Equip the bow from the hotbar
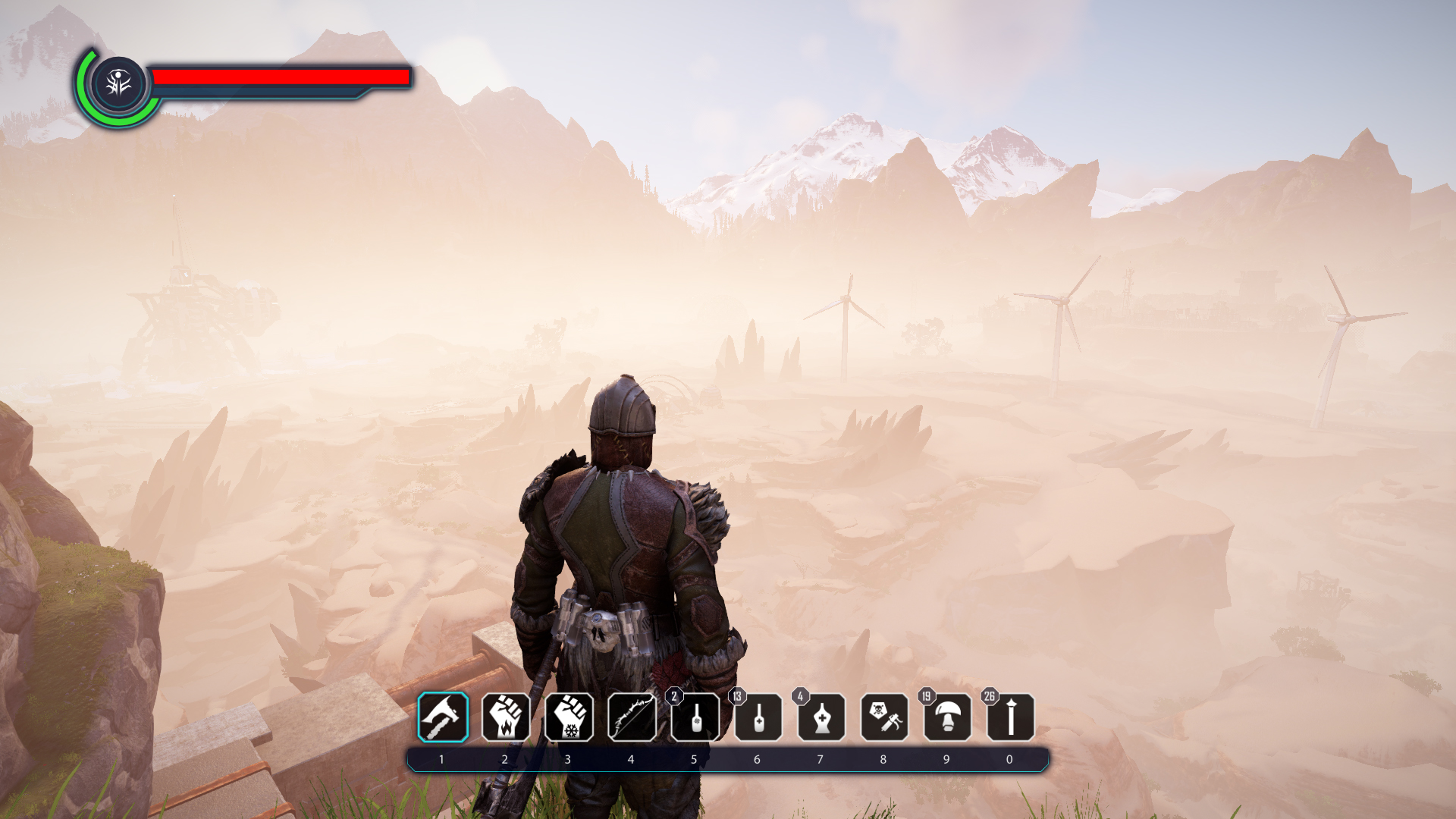1456x819 pixels. click(x=632, y=717)
